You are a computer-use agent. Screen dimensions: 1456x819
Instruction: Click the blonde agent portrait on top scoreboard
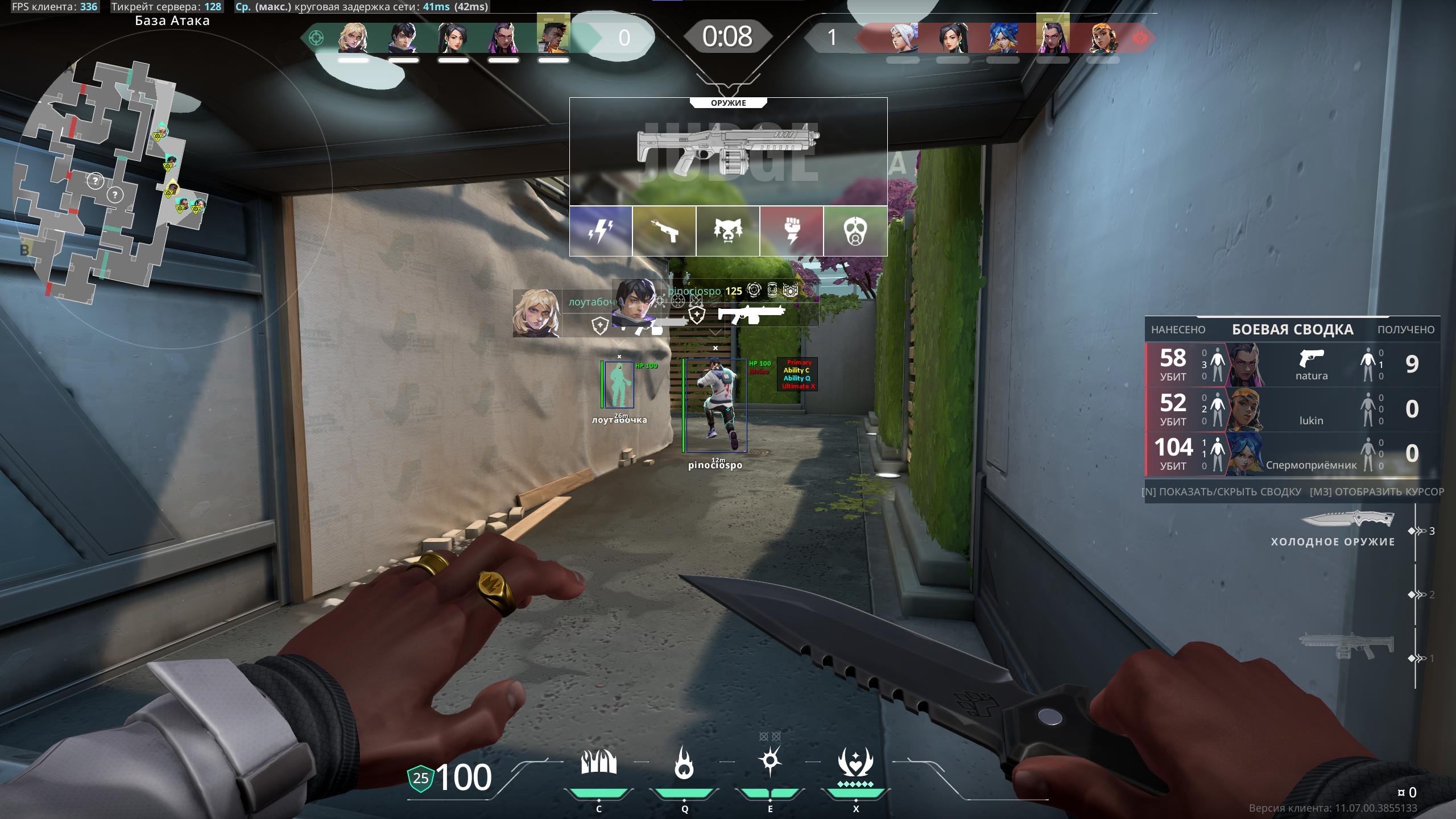[x=353, y=38]
